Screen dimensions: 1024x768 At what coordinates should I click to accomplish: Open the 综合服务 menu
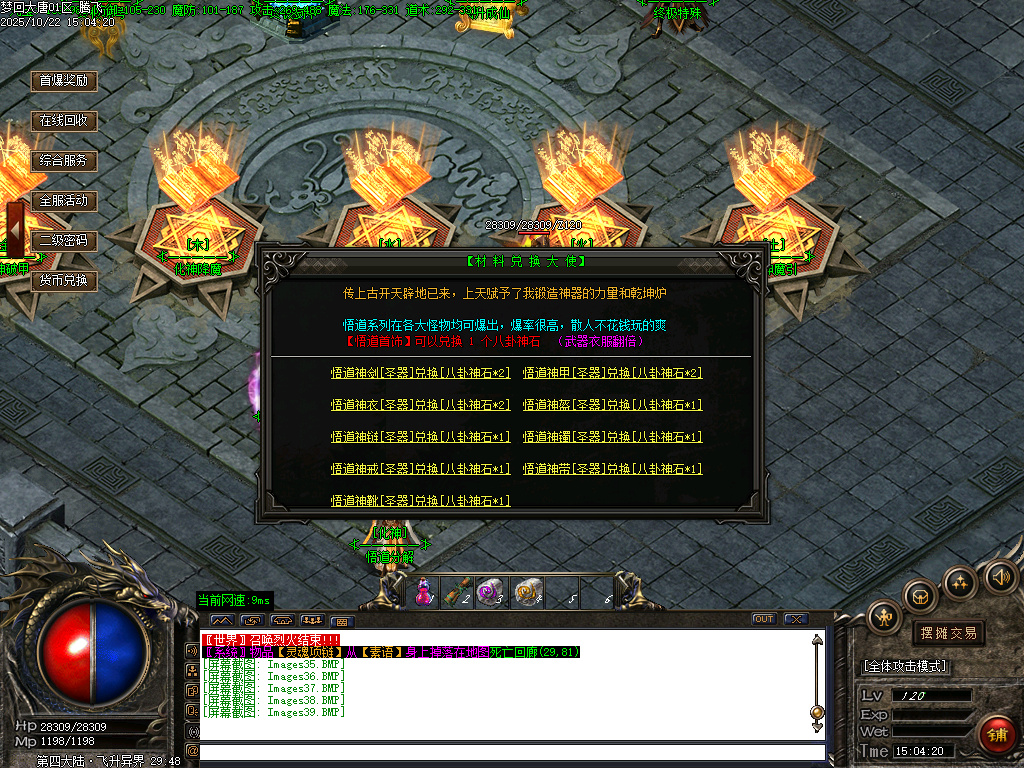coord(64,161)
